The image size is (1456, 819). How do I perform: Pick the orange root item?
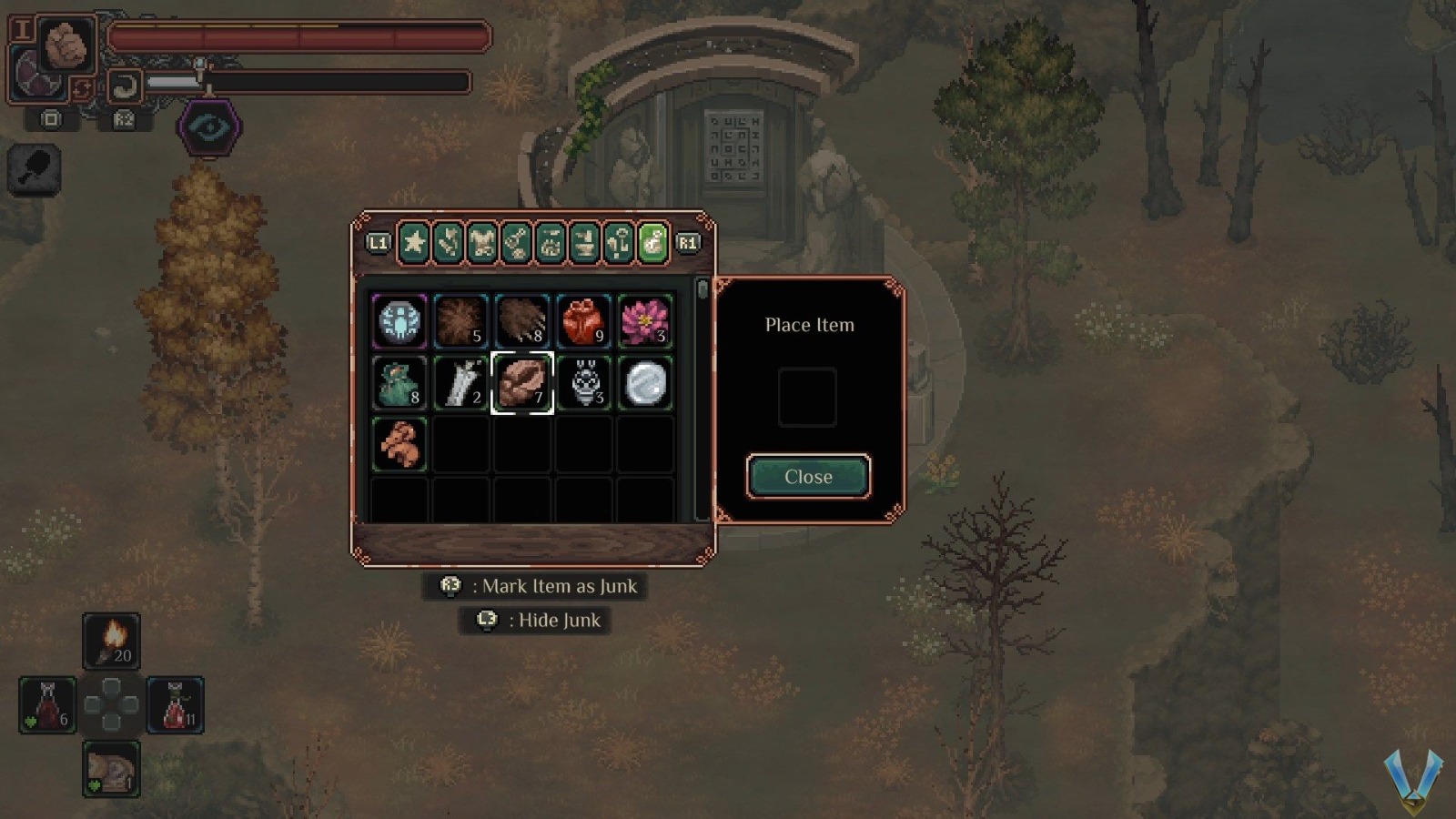tap(399, 444)
